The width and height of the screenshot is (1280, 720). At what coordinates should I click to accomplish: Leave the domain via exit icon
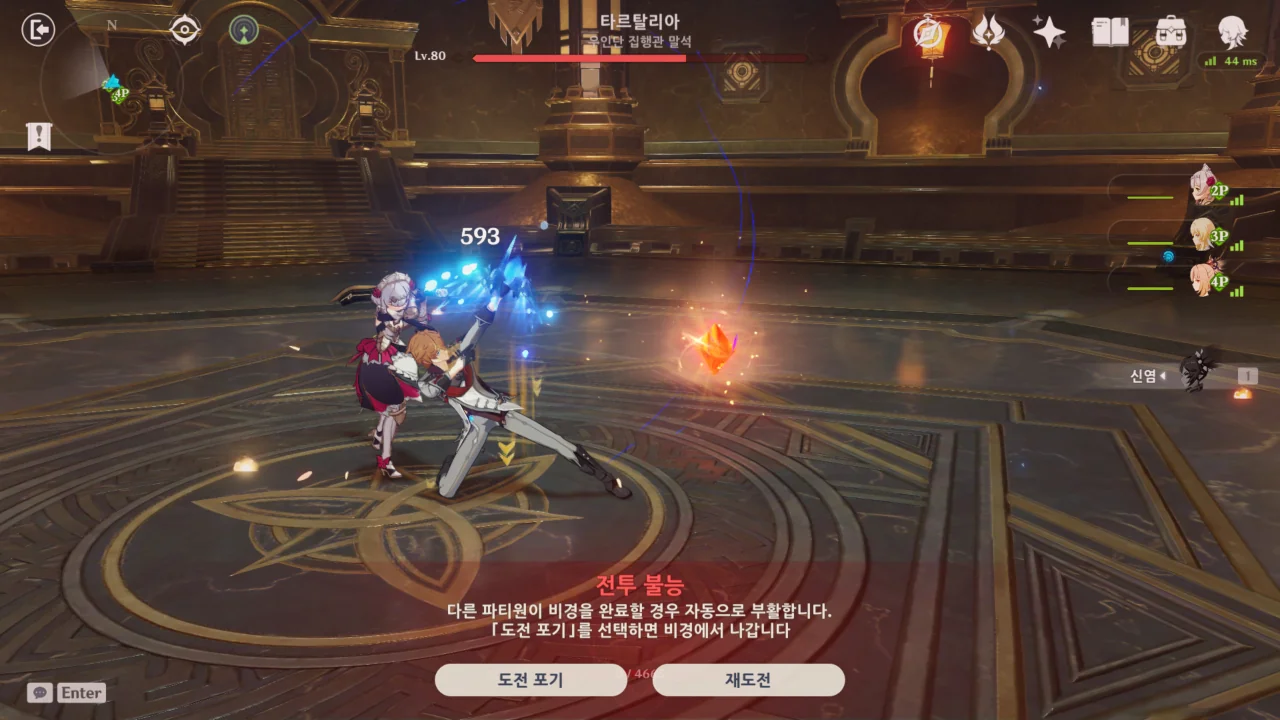38,30
